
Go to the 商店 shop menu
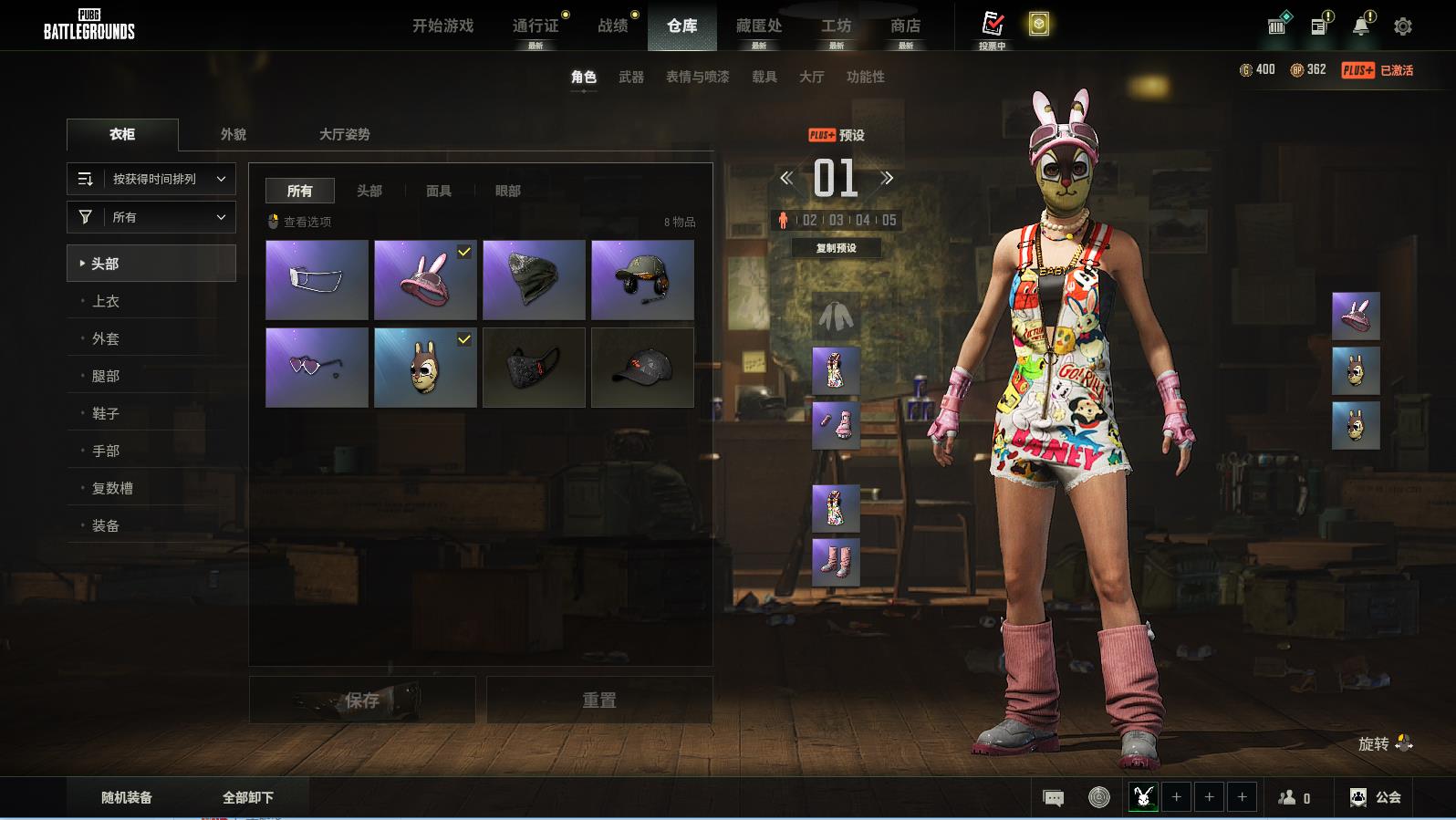tap(905, 26)
